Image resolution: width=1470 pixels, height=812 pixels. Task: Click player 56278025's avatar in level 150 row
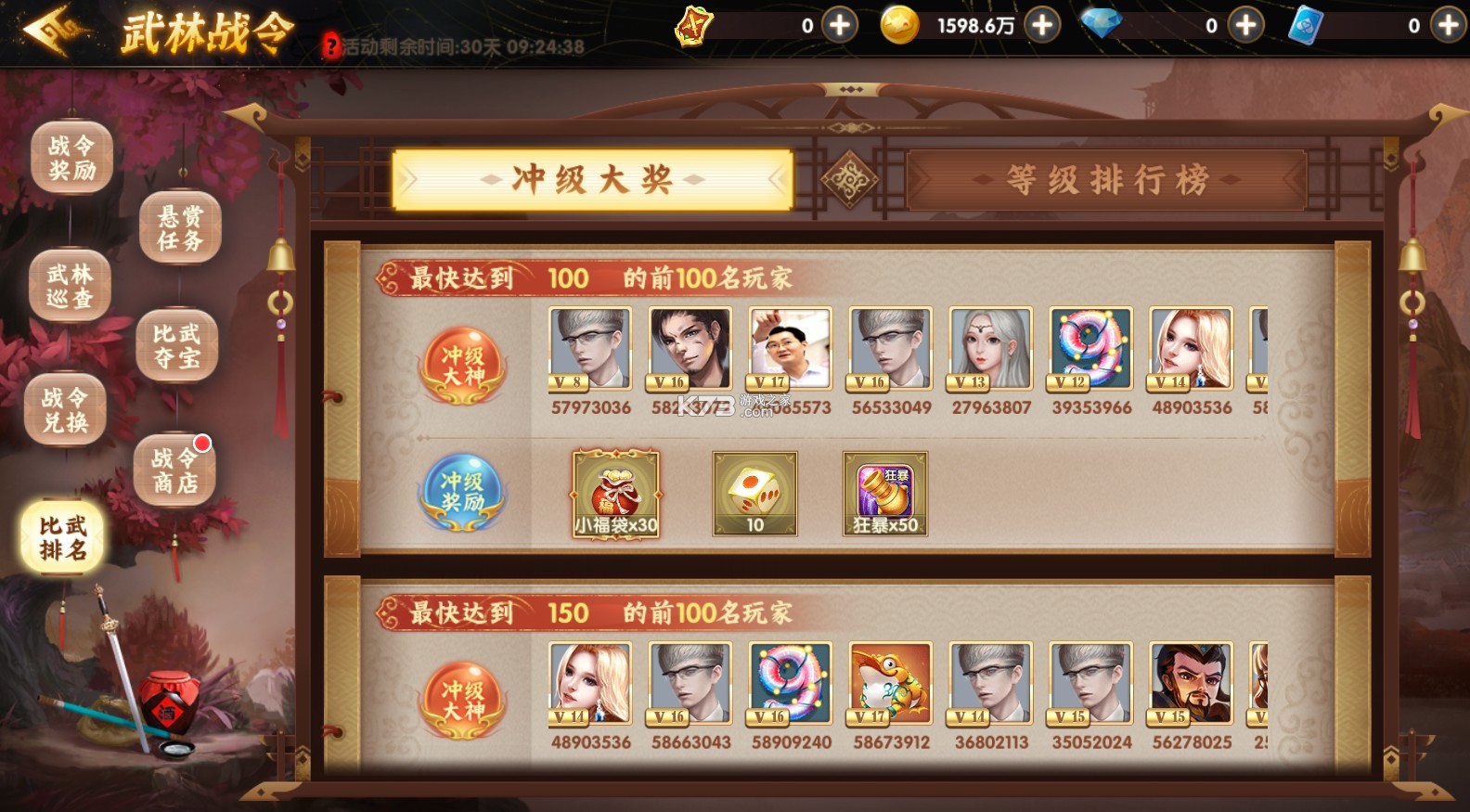point(1191,684)
